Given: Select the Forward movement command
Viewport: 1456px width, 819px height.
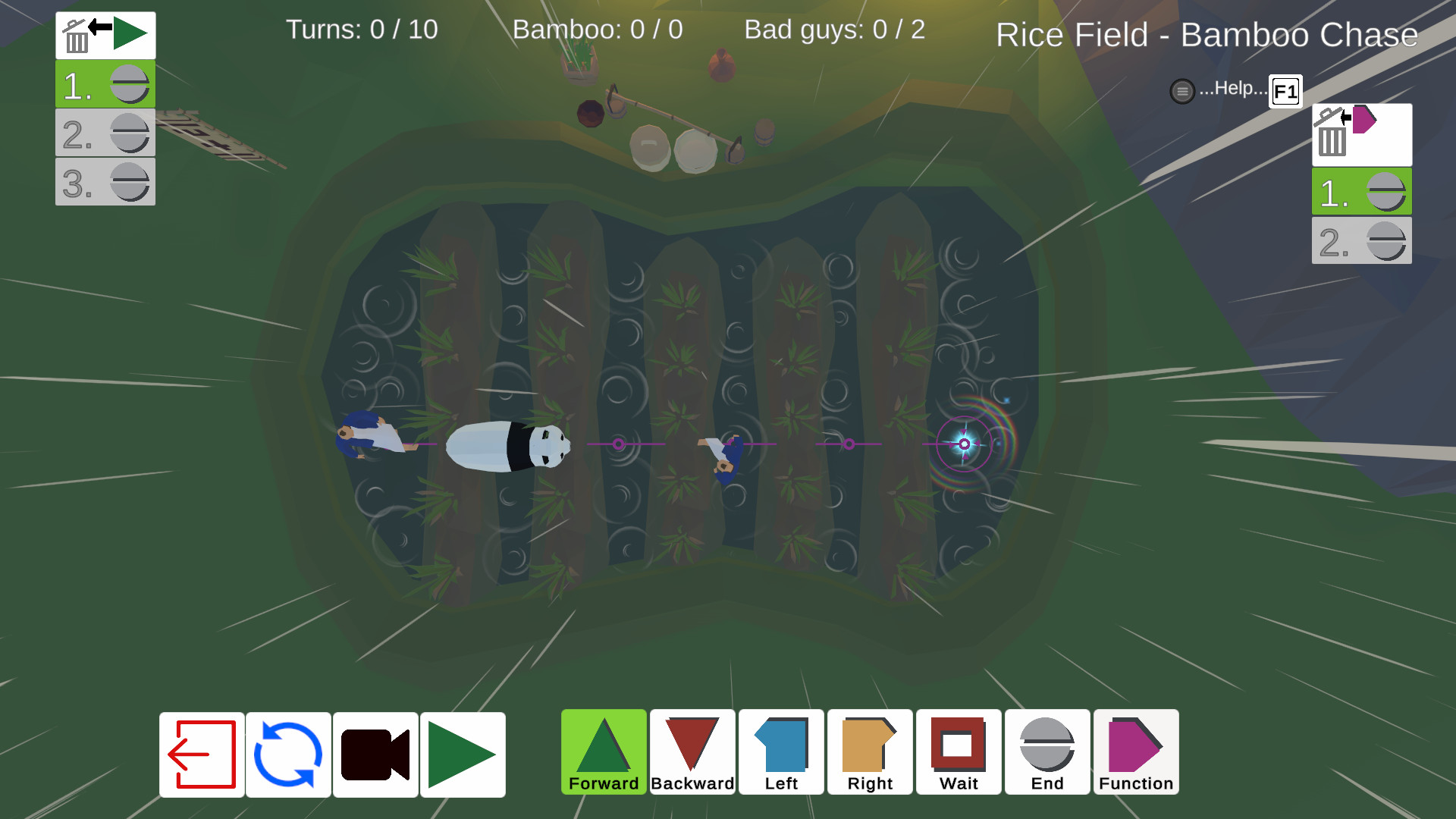Looking at the screenshot, I should click(x=603, y=752).
